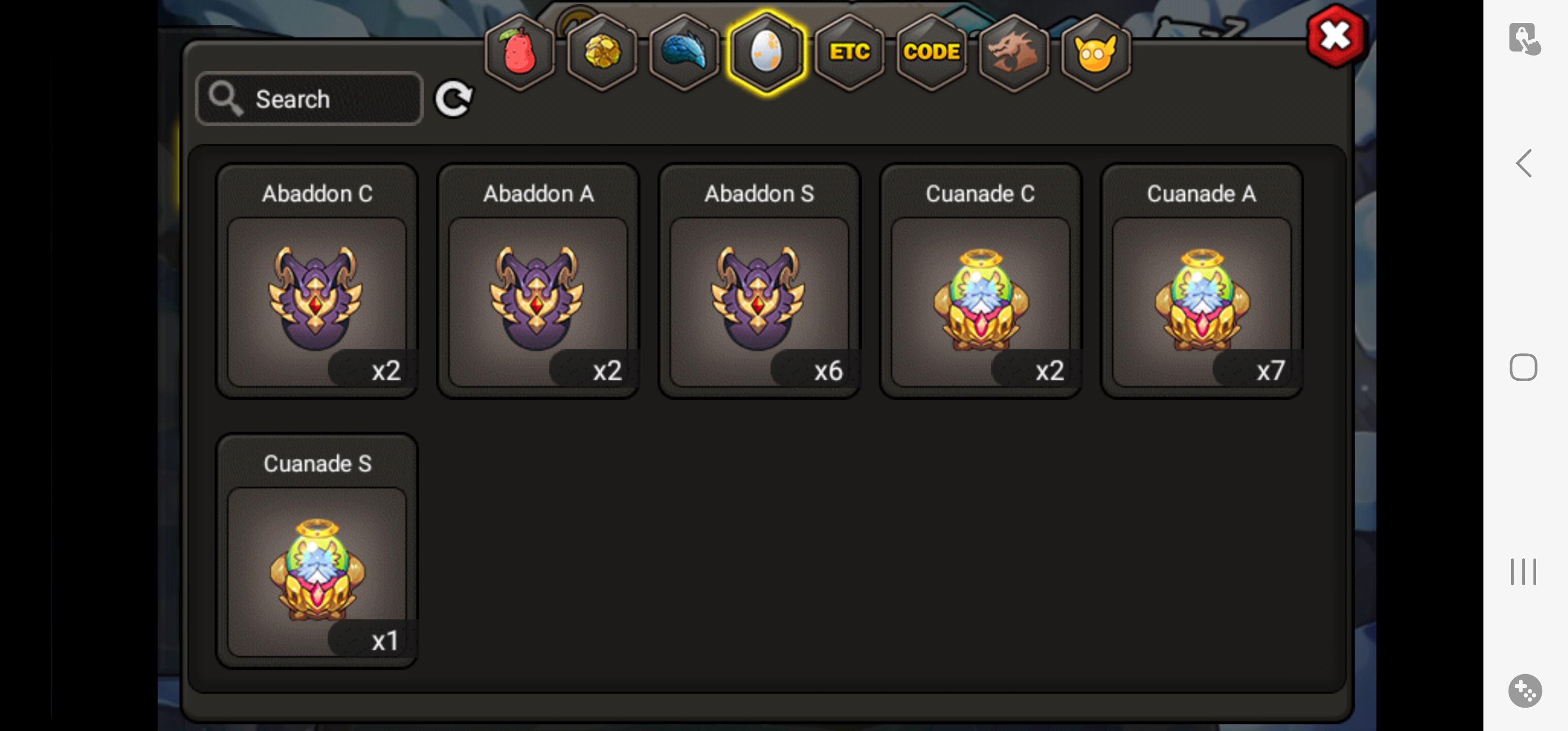Close the inventory with the red X
This screenshot has width=1568, height=731.
[1335, 37]
